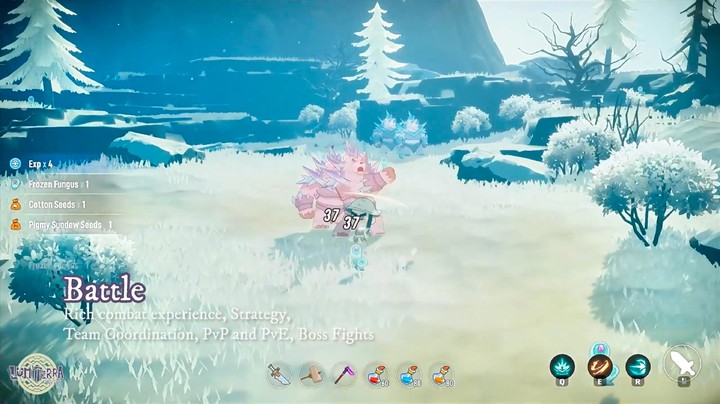Use the blue mana potion
Viewport: 720px width, 404px height.
coord(409,374)
